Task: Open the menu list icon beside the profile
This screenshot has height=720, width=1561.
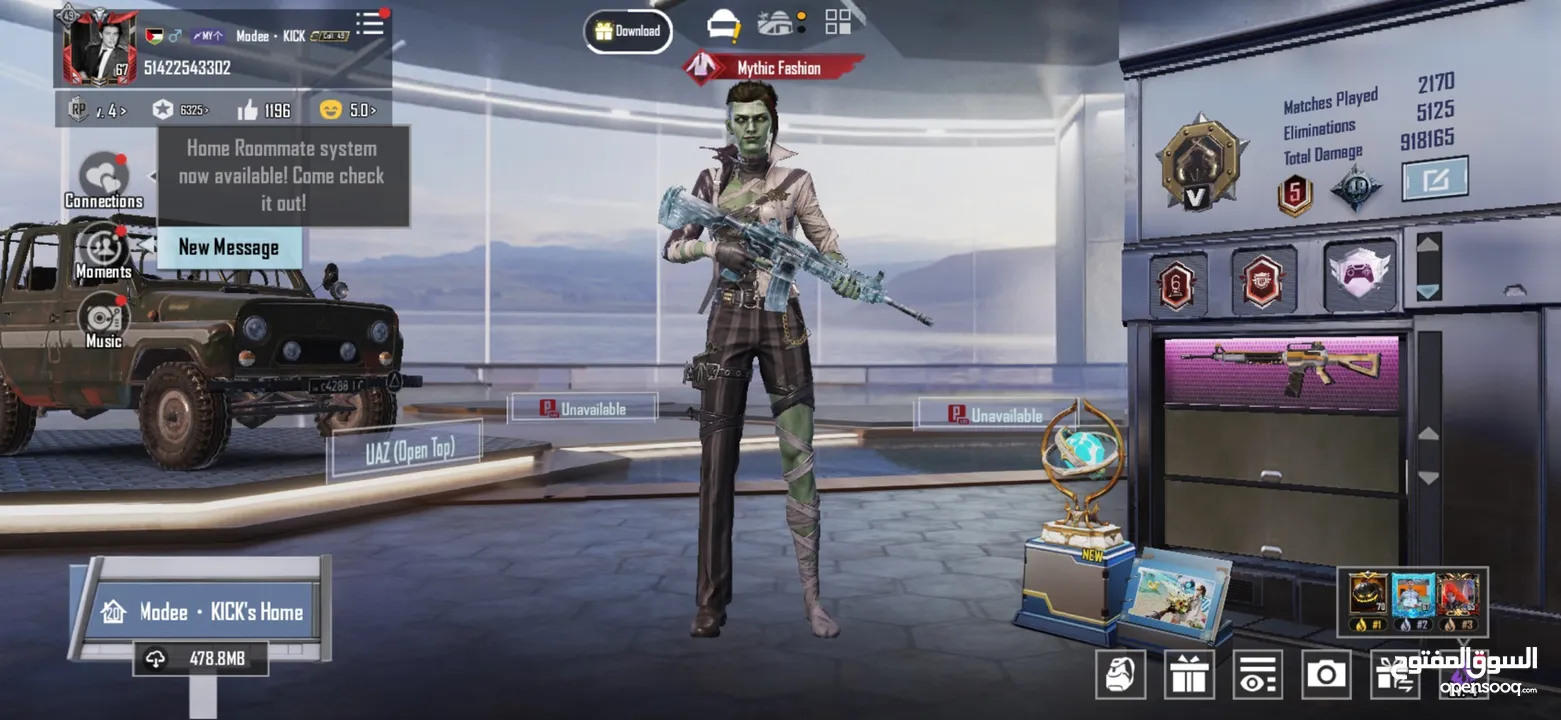Action: click(x=370, y=24)
